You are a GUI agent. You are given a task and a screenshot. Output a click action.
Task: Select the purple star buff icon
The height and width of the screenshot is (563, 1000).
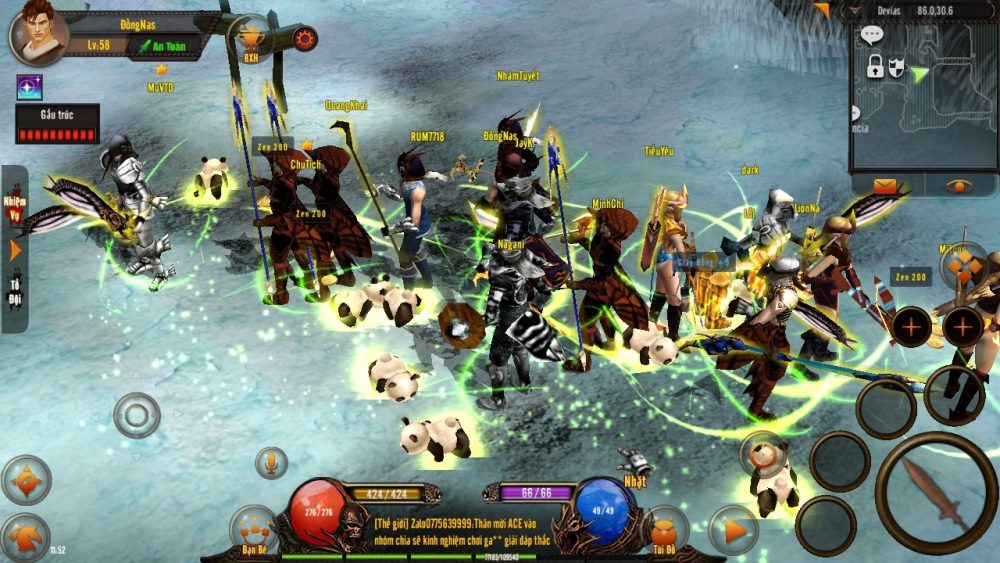(29, 87)
